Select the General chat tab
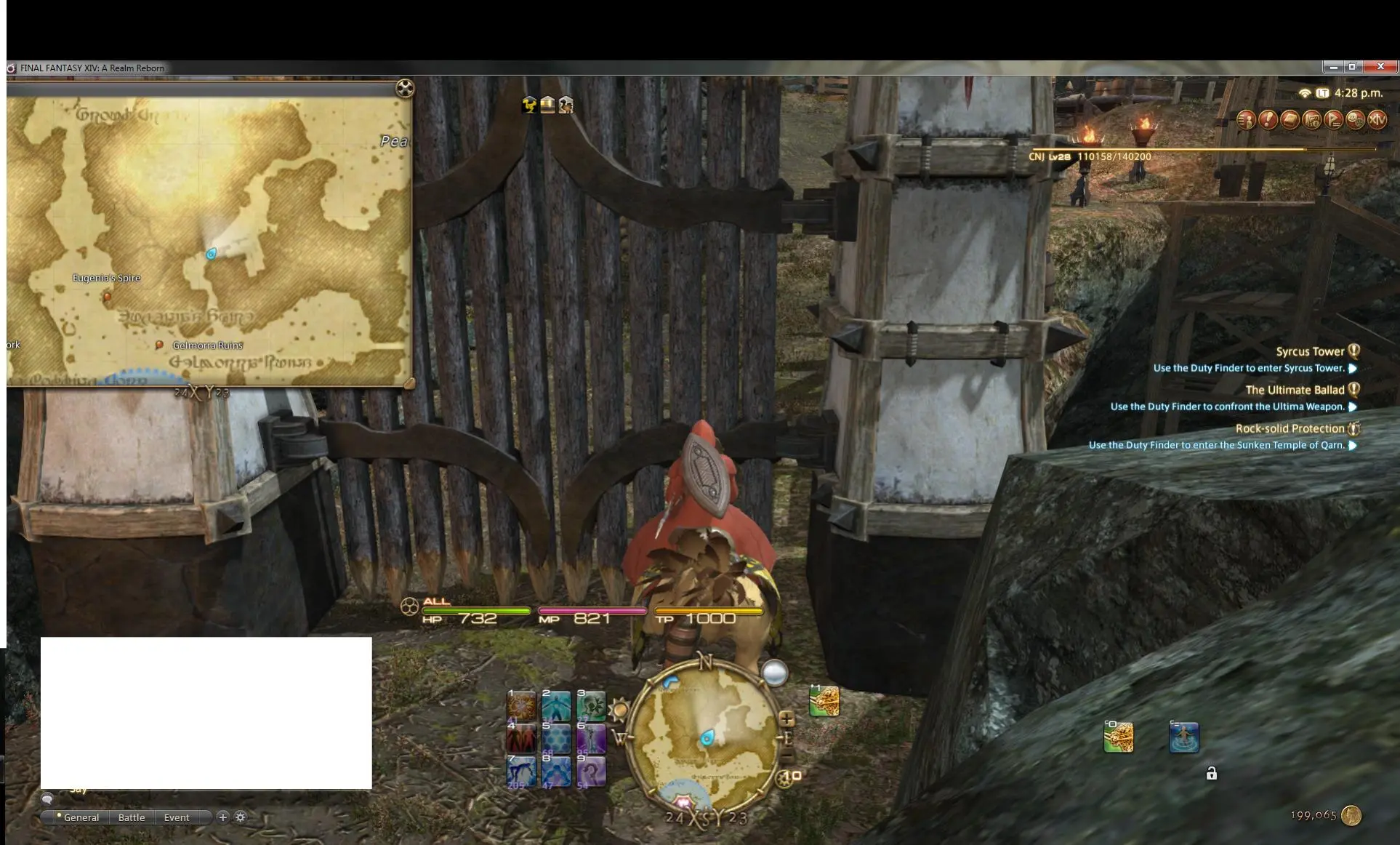Image resolution: width=1400 pixels, height=845 pixels. pos(81,817)
